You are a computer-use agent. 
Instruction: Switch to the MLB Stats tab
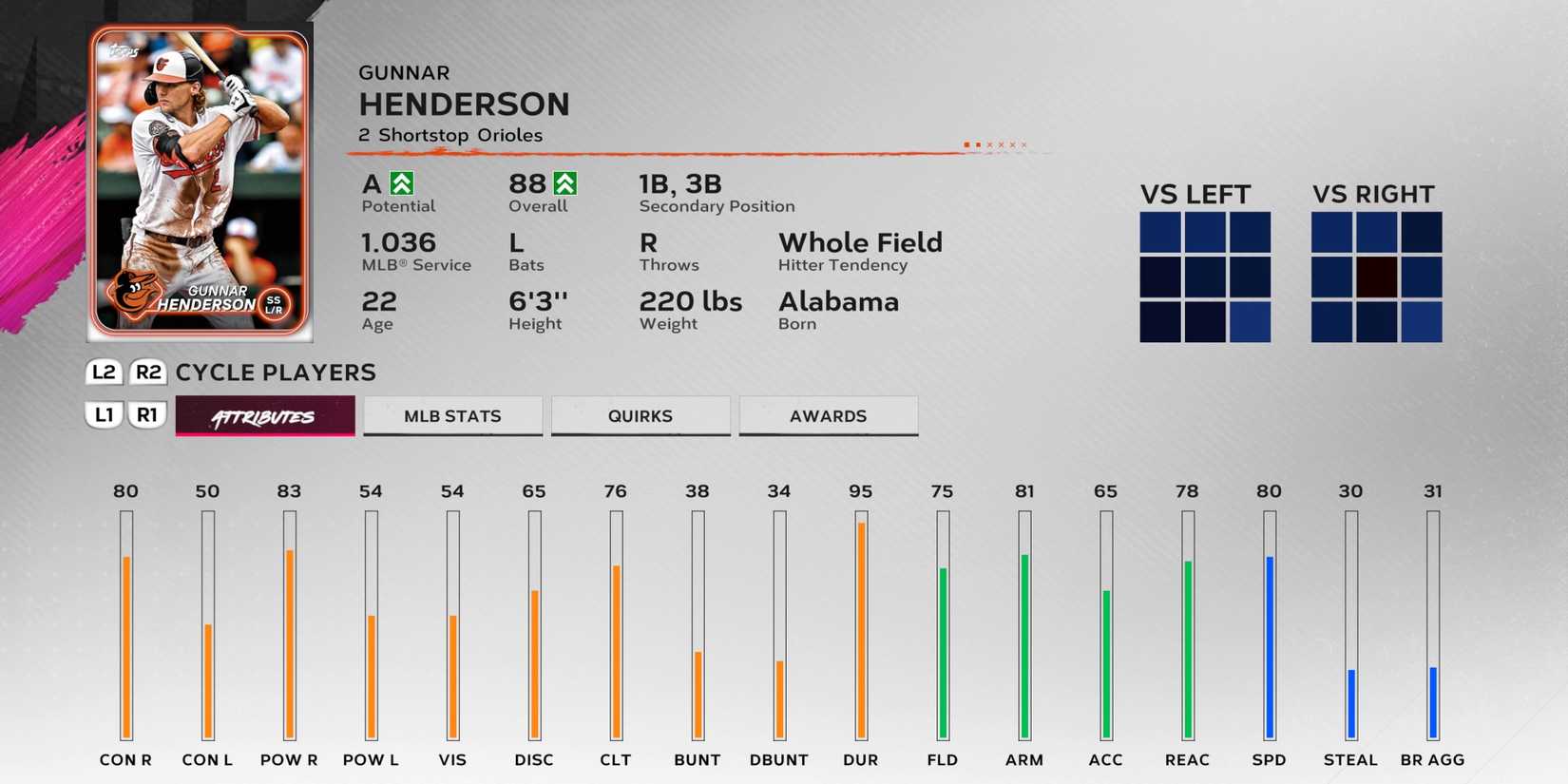pos(452,415)
